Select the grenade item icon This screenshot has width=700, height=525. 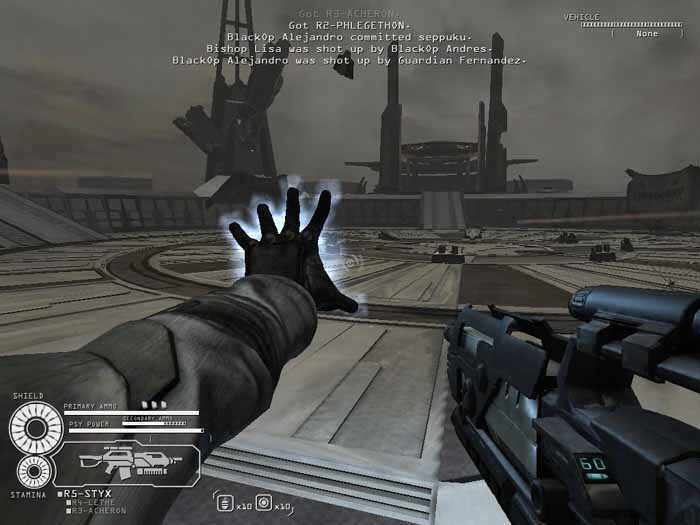224,503
